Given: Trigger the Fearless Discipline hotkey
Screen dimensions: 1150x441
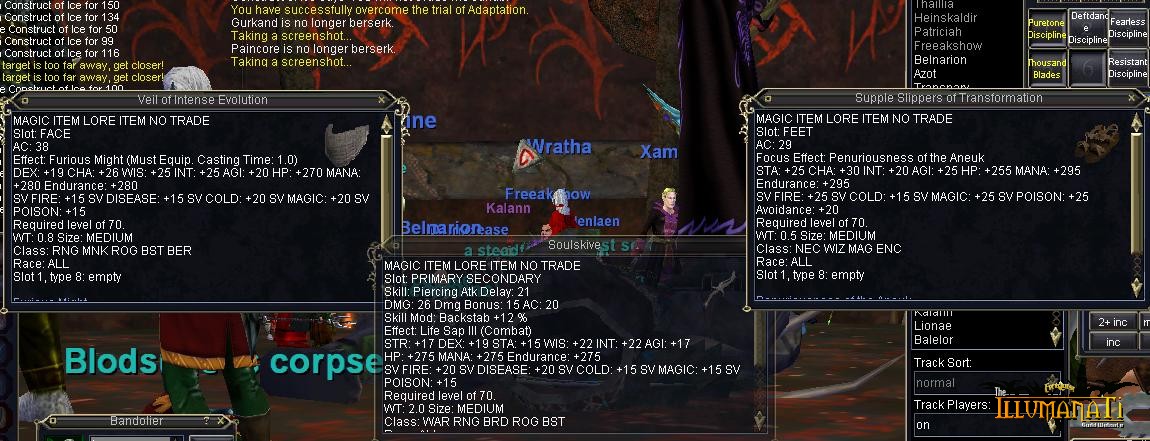Looking at the screenshot, I should click(x=1128, y=28).
